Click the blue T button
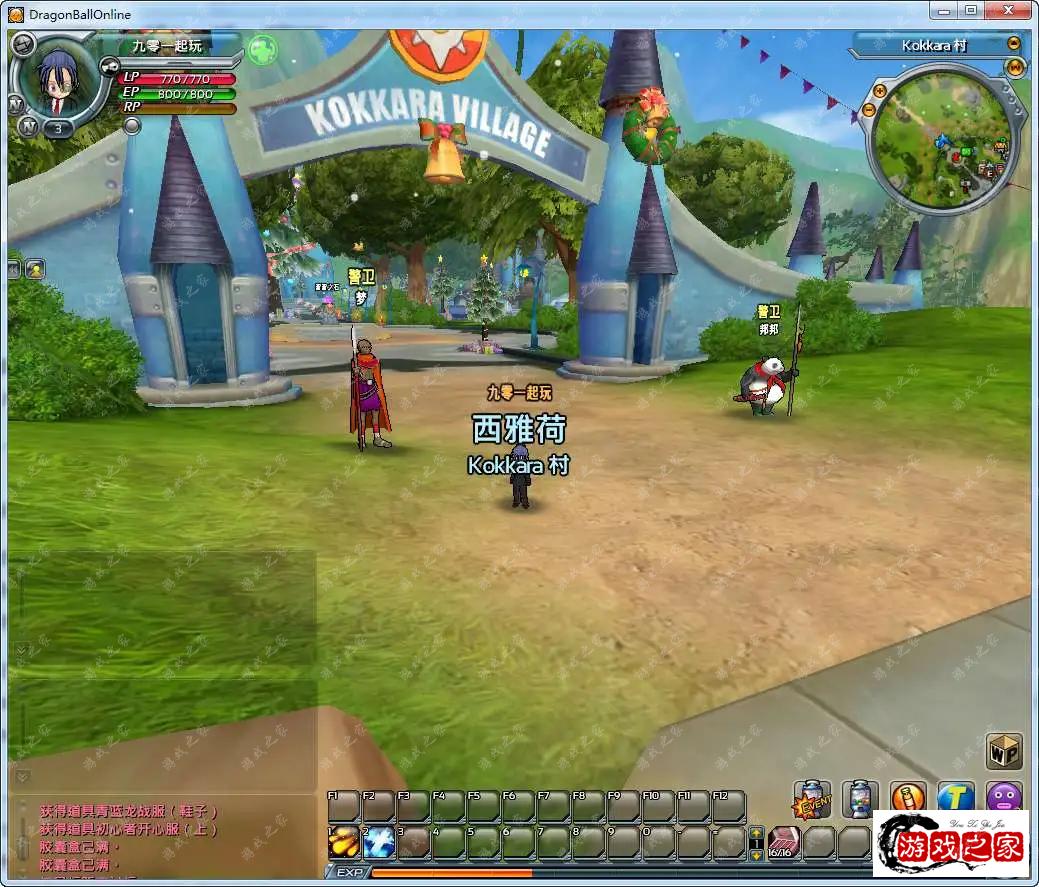Screen dimensions: 1039x887 (x=956, y=799)
